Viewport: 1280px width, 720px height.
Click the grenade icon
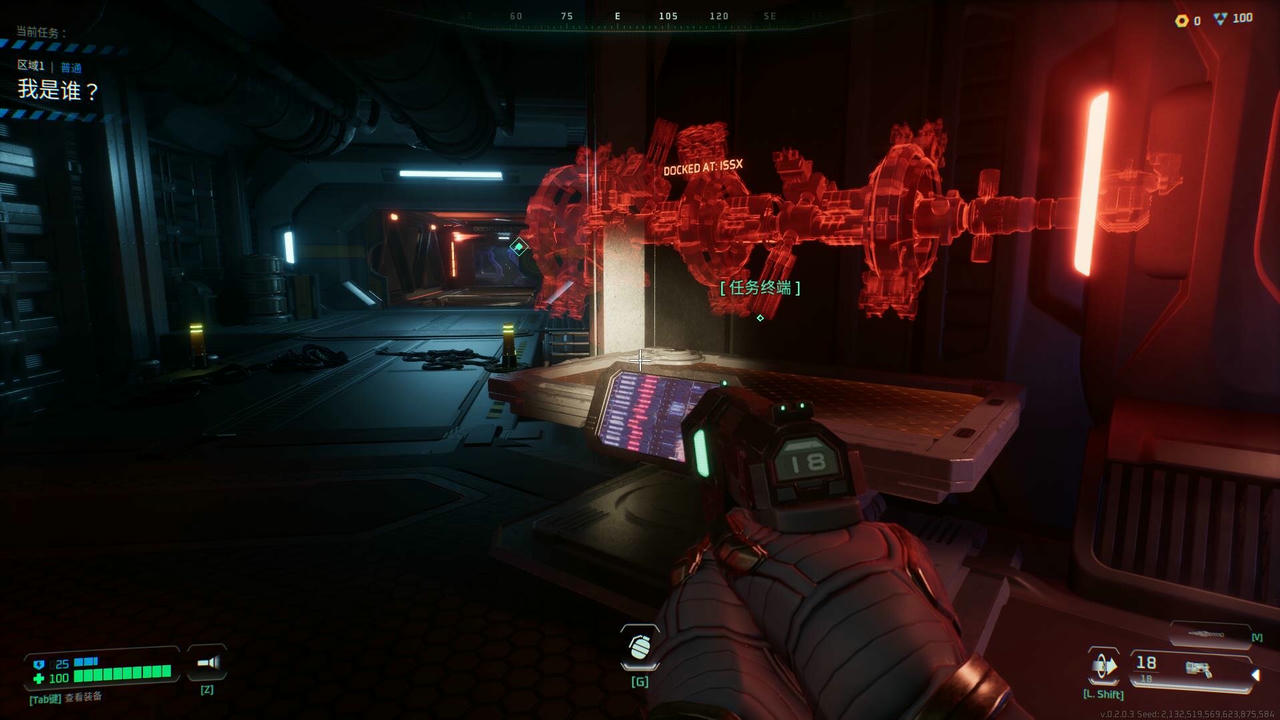pyautogui.click(x=639, y=647)
